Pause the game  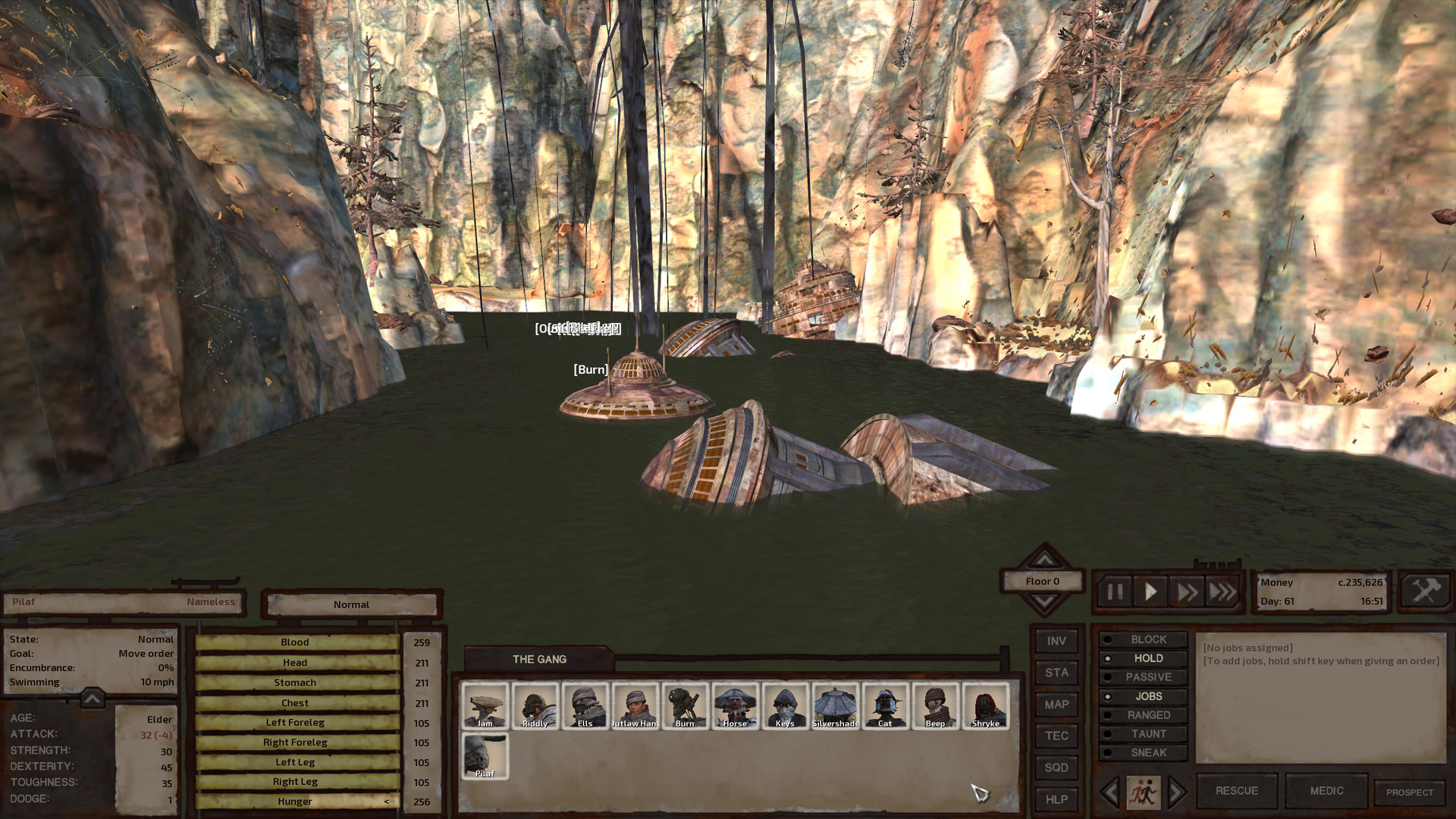click(x=1115, y=591)
